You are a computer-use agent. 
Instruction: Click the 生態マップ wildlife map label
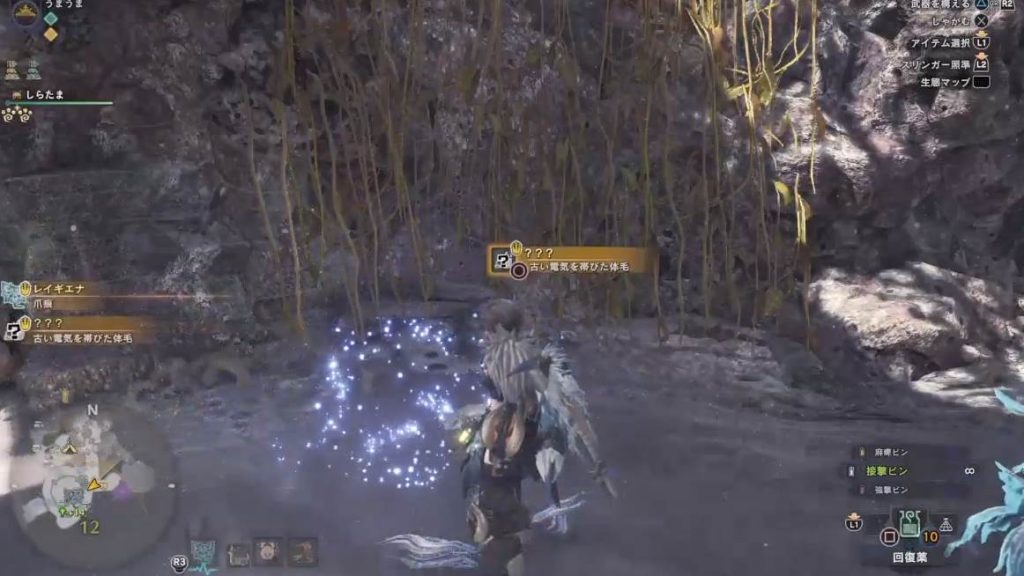coord(945,82)
